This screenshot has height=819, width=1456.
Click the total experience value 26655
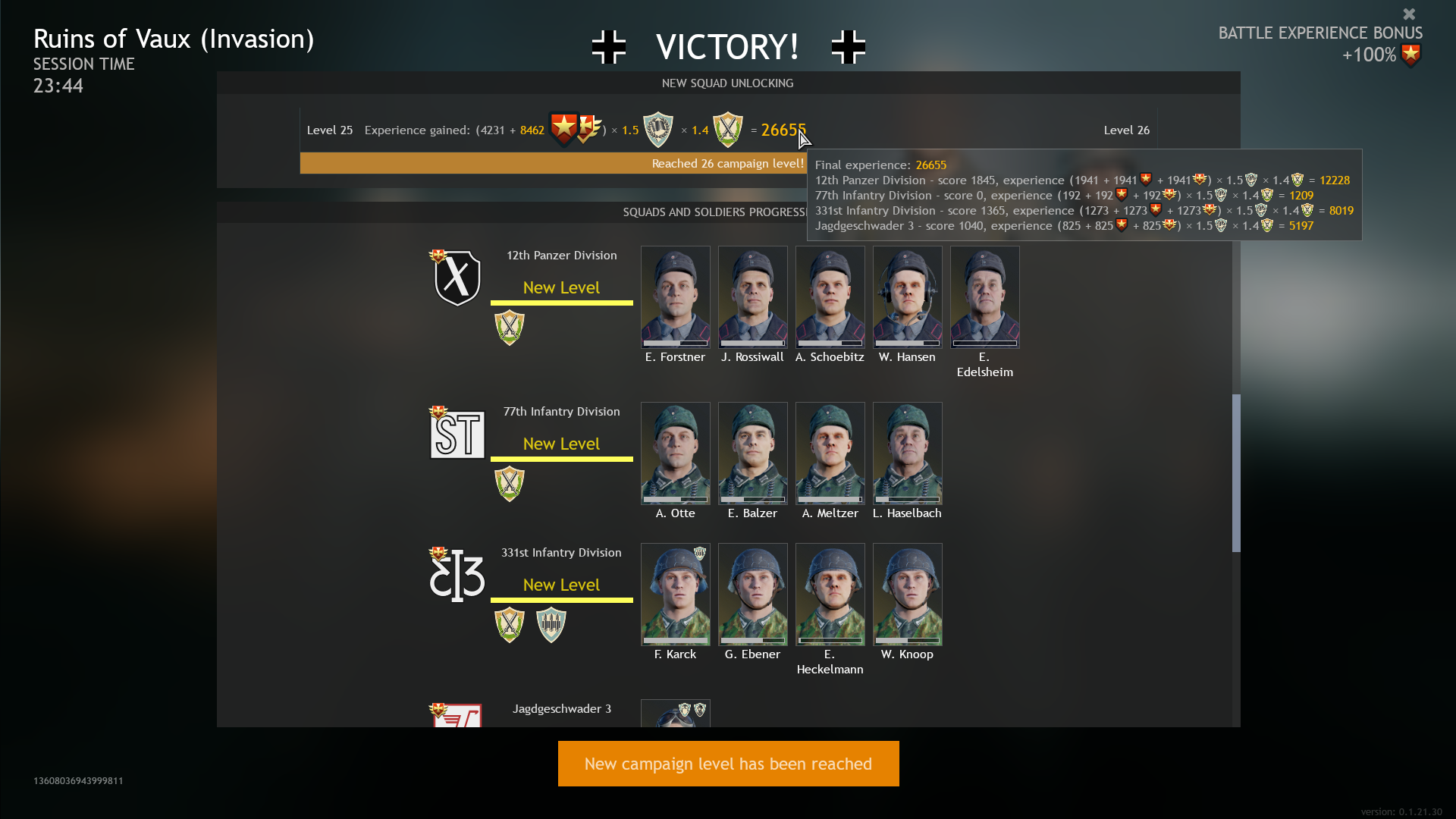coord(782,130)
